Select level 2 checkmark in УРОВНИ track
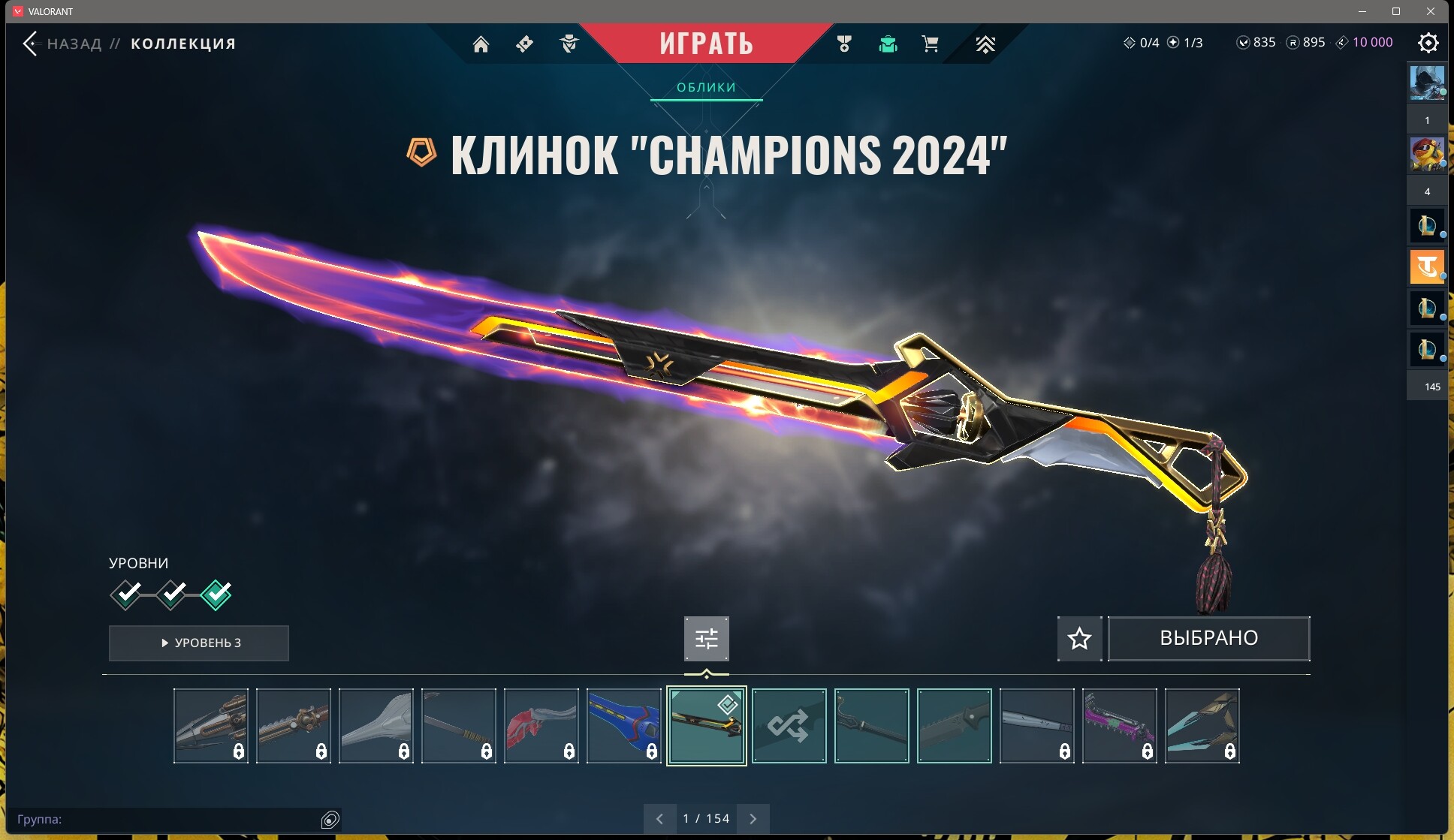The height and width of the screenshot is (840, 1454). (171, 595)
